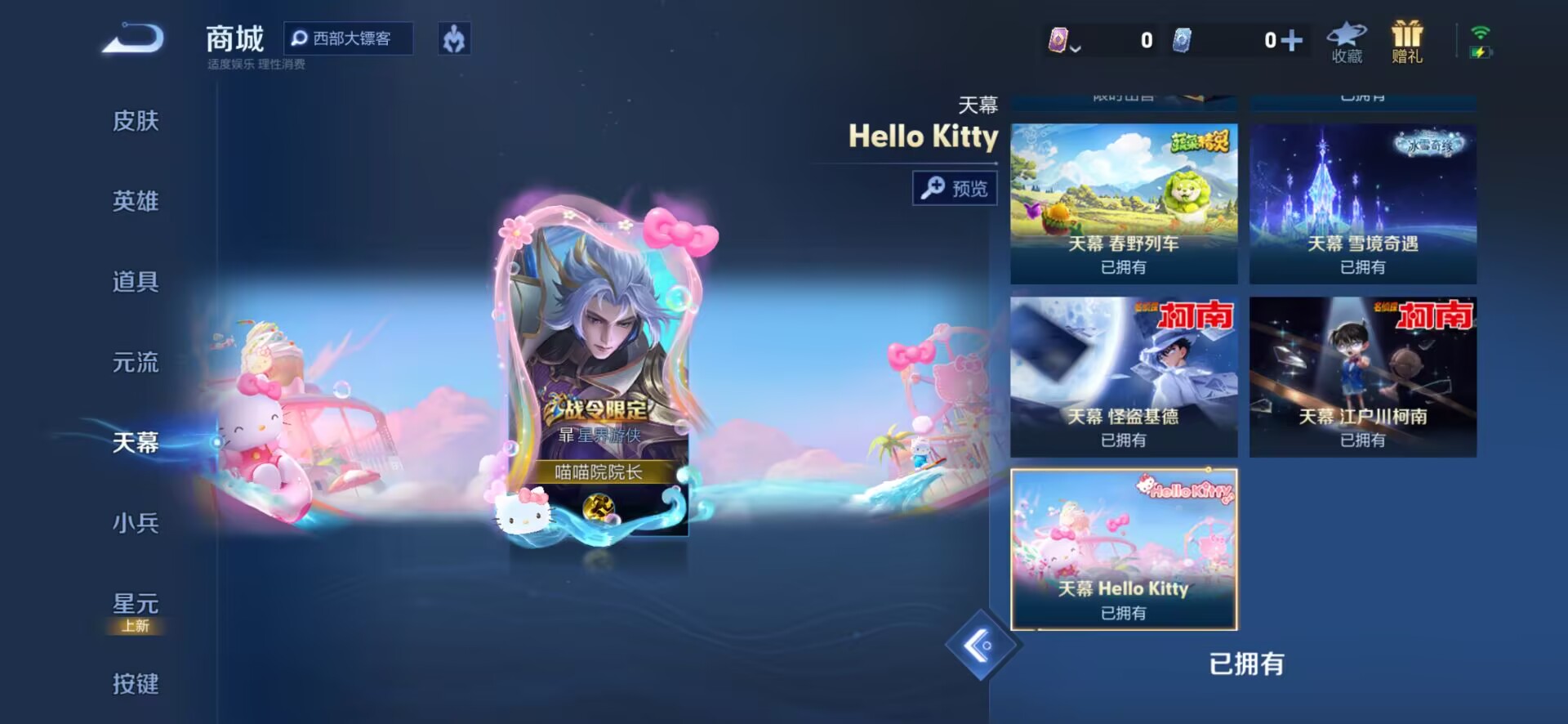Viewport: 1568px width, 724px height.
Task: Select the 天幕 backdrop tab
Action: 136,442
